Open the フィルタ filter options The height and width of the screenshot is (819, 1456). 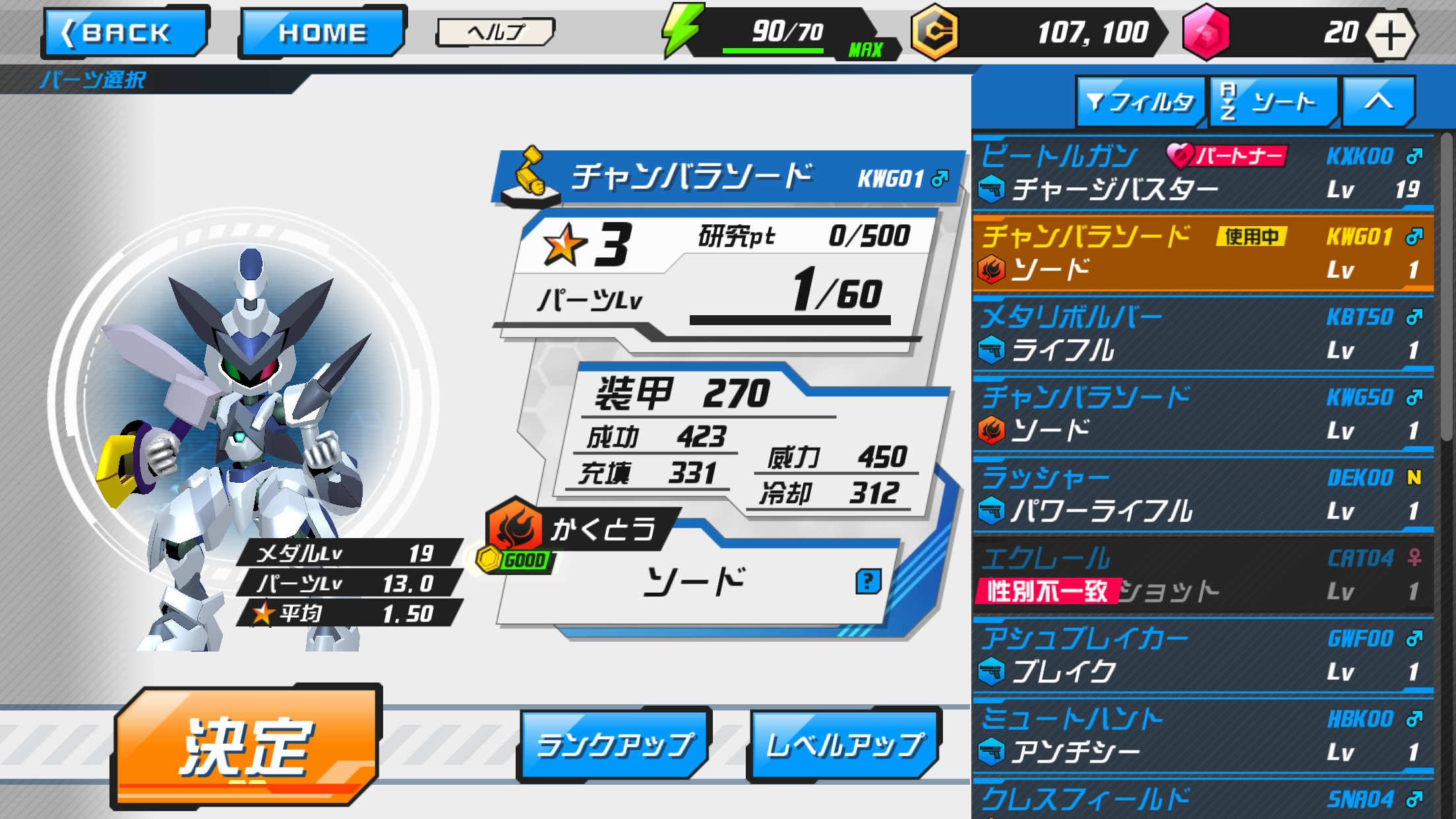point(1140,102)
